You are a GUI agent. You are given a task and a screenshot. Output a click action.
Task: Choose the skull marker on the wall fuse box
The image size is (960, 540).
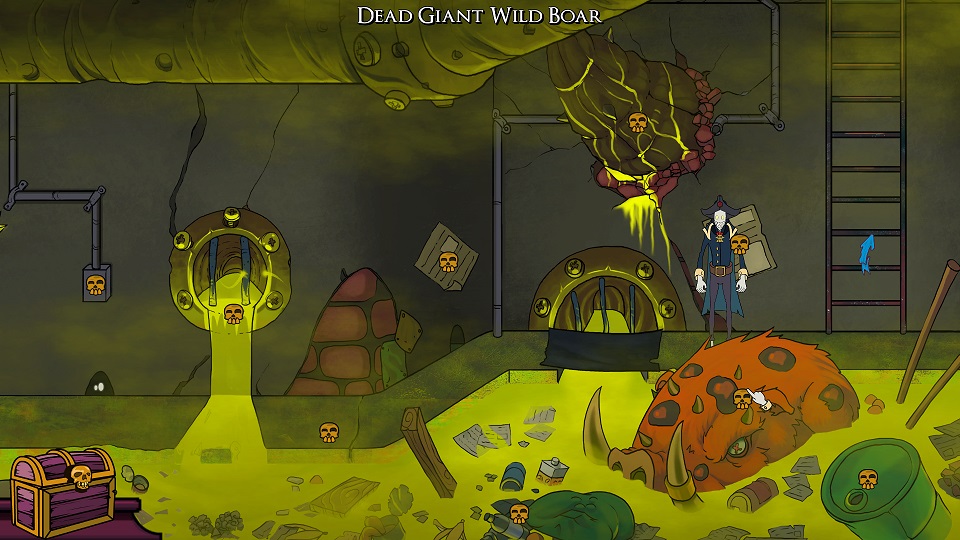(x=95, y=285)
